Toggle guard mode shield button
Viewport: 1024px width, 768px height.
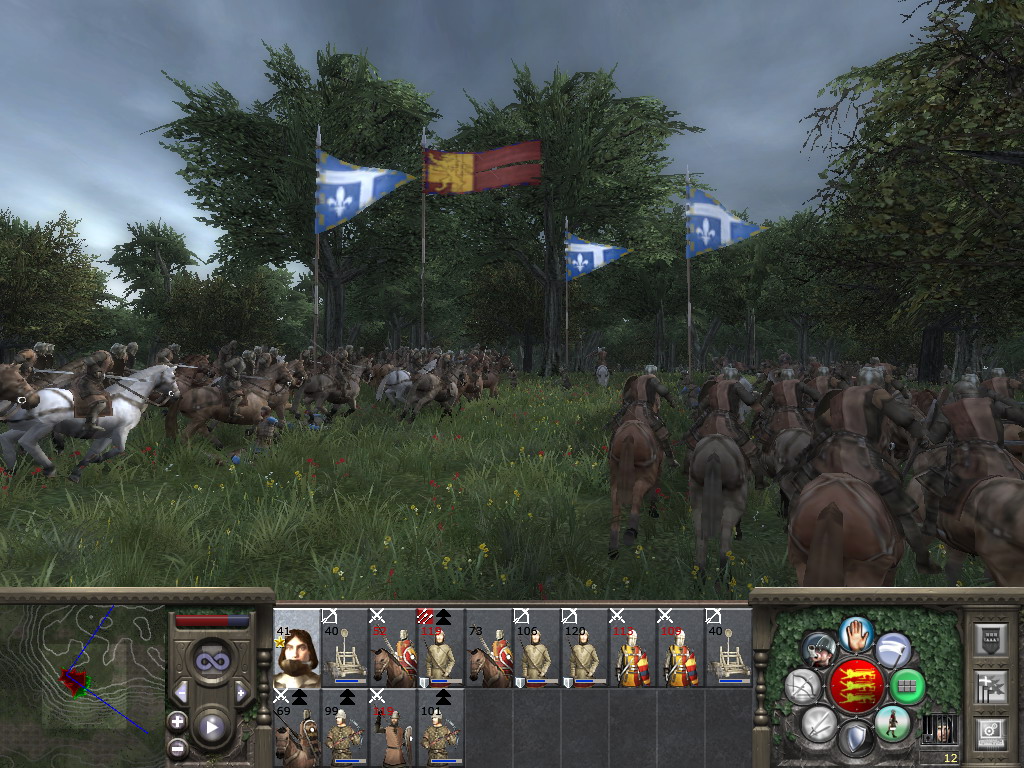pyautogui.click(x=856, y=740)
